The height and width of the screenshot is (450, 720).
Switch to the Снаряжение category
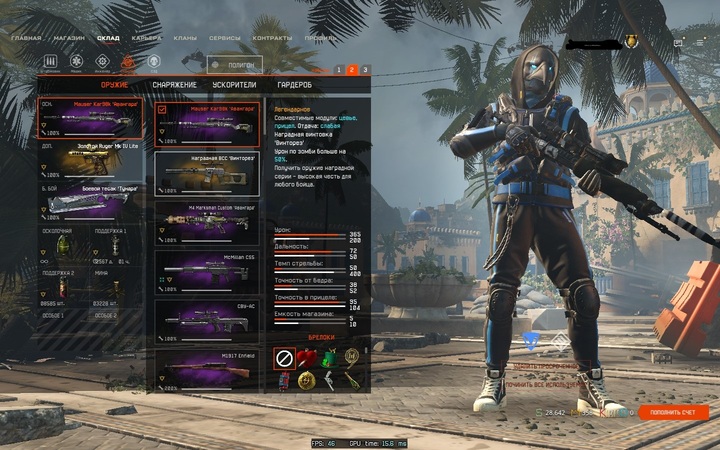[174, 85]
